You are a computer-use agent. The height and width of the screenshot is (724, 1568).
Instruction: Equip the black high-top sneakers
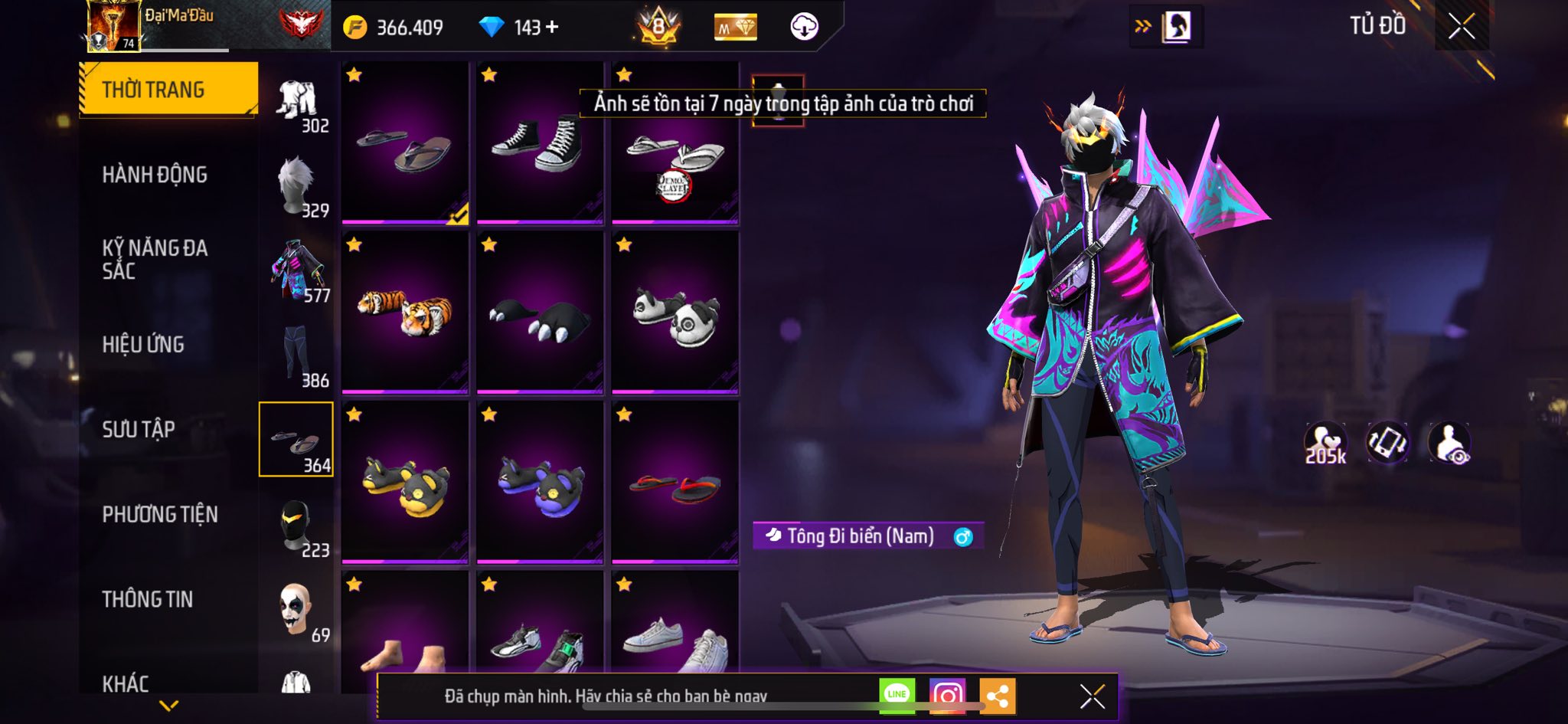(539, 143)
